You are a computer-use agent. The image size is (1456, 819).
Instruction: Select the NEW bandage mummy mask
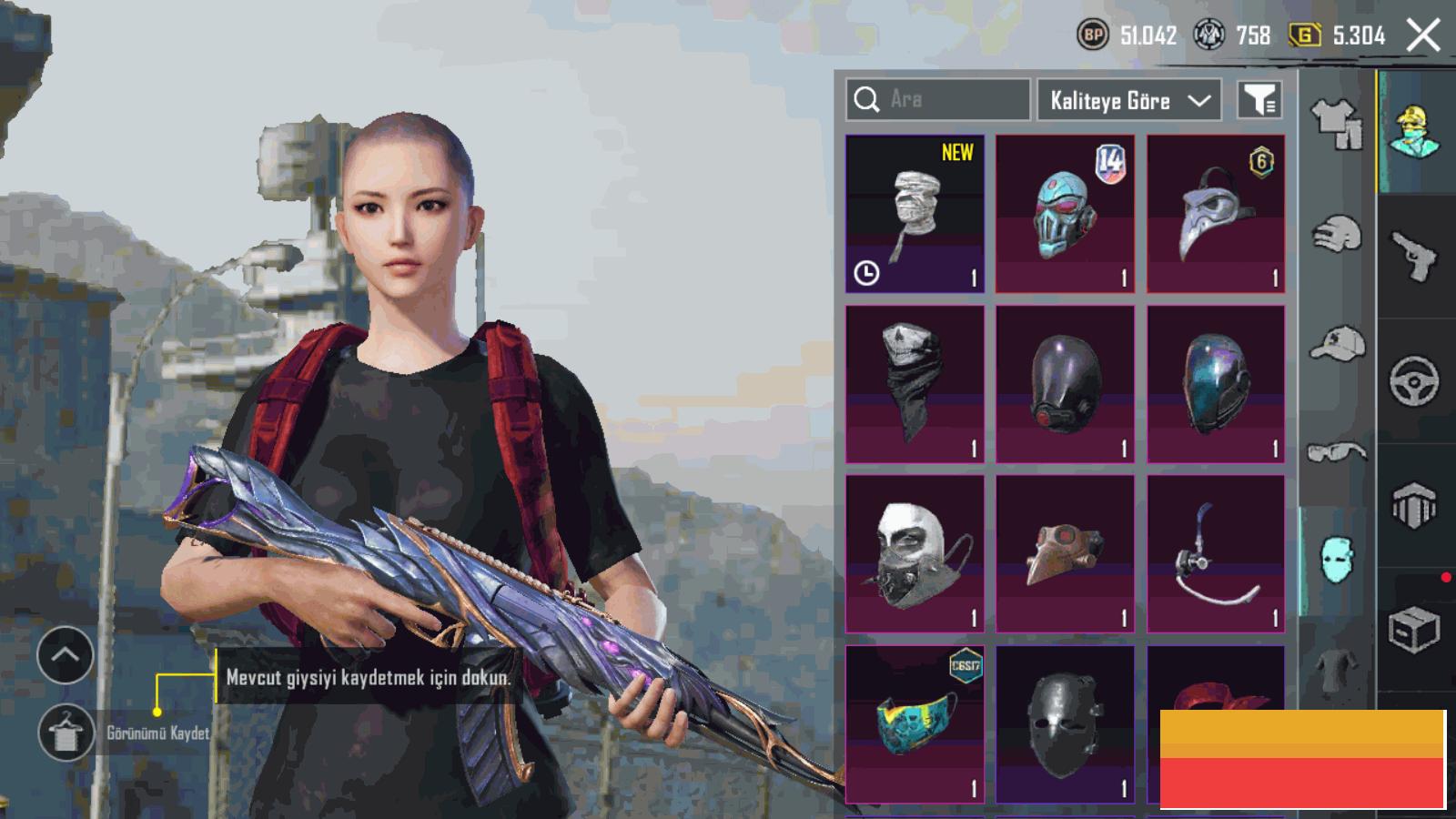coord(915,214)
